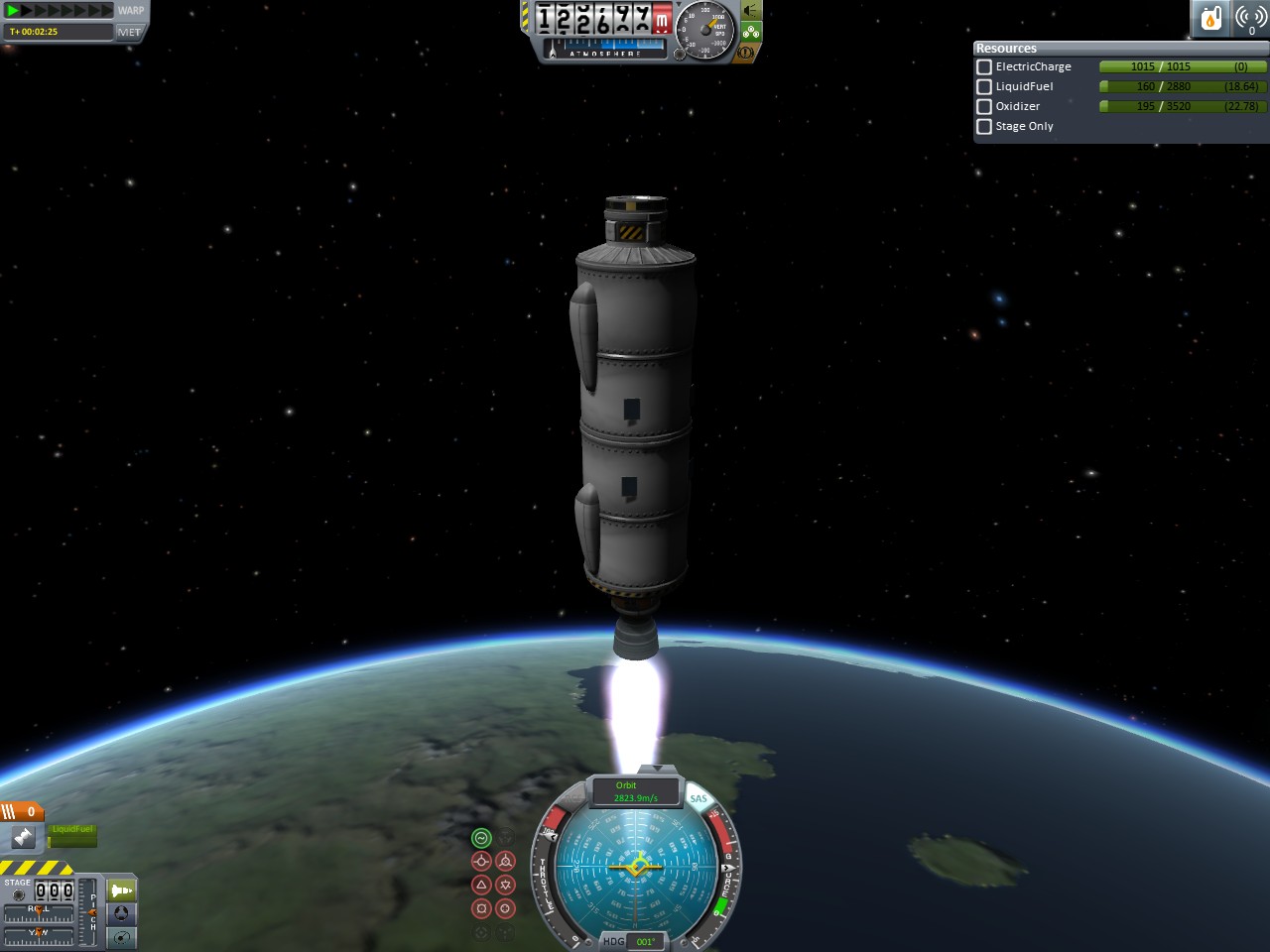Viewport: 1270px width, 952px height.
Task: Tick the LiquidFuel resource checkbox
Action: tap(984, 86)
